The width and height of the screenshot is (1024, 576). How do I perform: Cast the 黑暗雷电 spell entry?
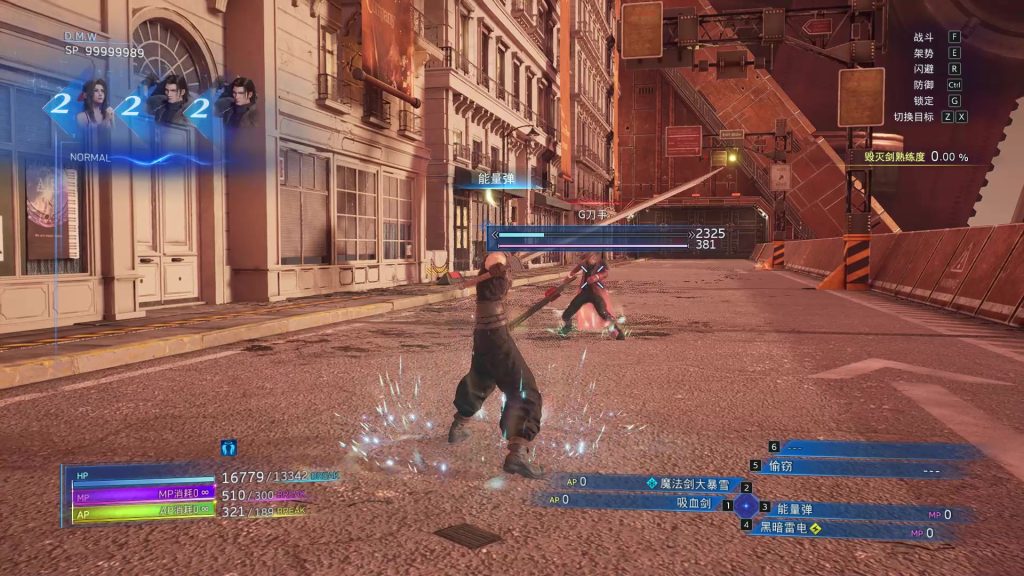tap(783, 528)
